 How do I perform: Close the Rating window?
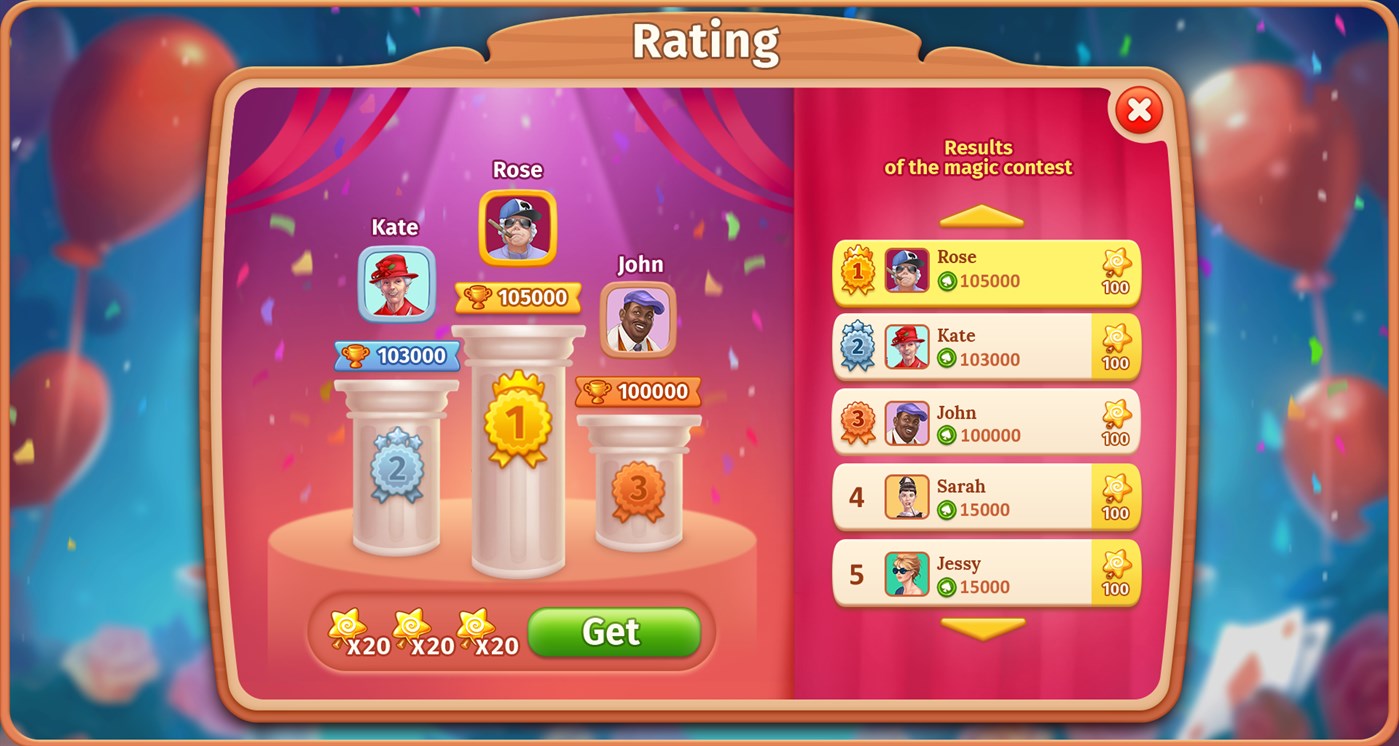[1138, 112]
